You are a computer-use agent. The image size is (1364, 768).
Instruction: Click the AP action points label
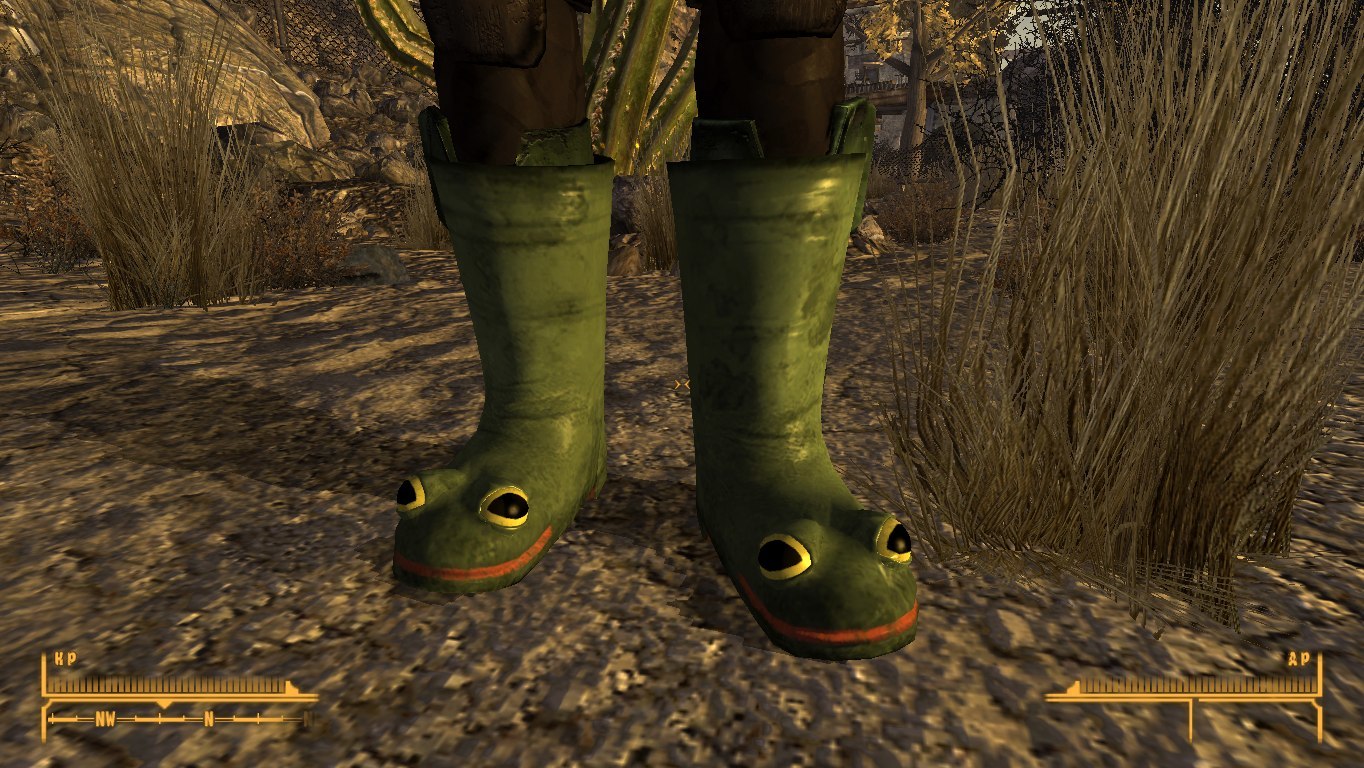coord(1300,660)
